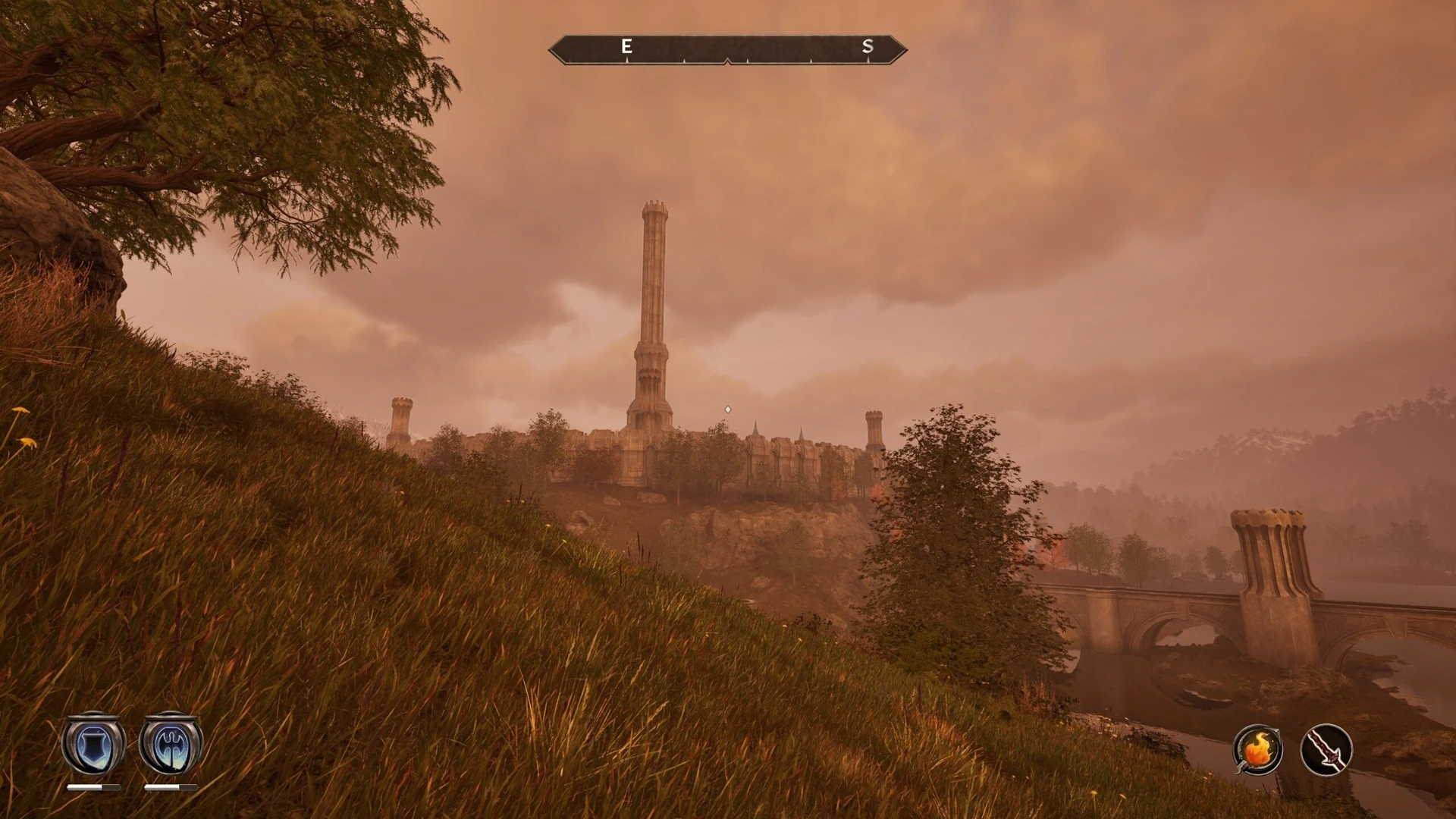The height and width of the screenshot is (819, 1456).
Task: Click the battle axe status effect icon
Action: pyautogui.click(x=171, y=743)
